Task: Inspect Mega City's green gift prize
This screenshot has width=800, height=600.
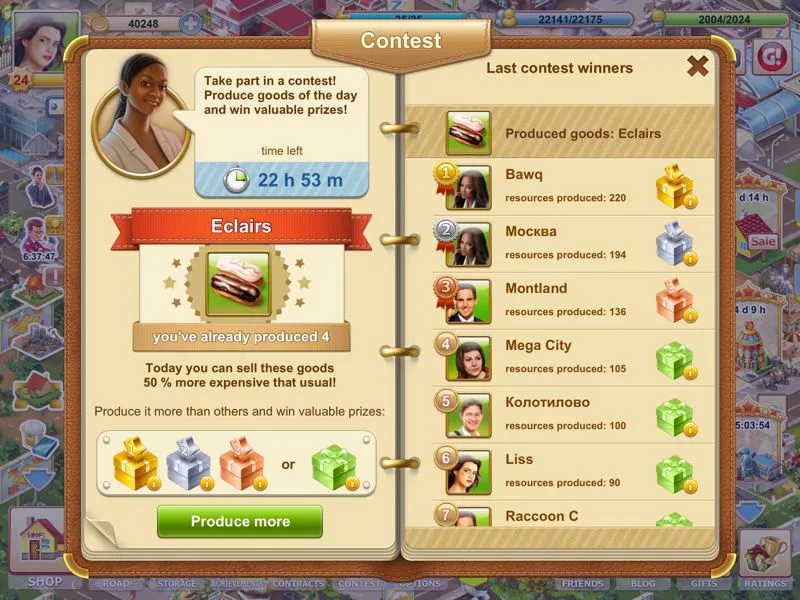Action: click(674, 358)
